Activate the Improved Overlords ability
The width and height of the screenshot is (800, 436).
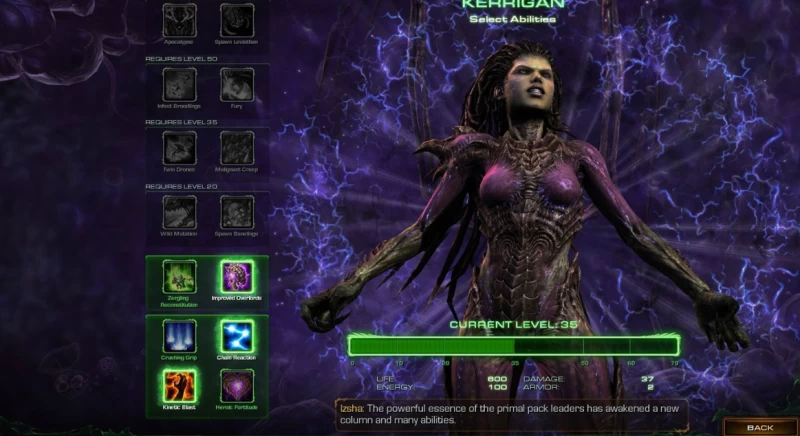point(238,277)
